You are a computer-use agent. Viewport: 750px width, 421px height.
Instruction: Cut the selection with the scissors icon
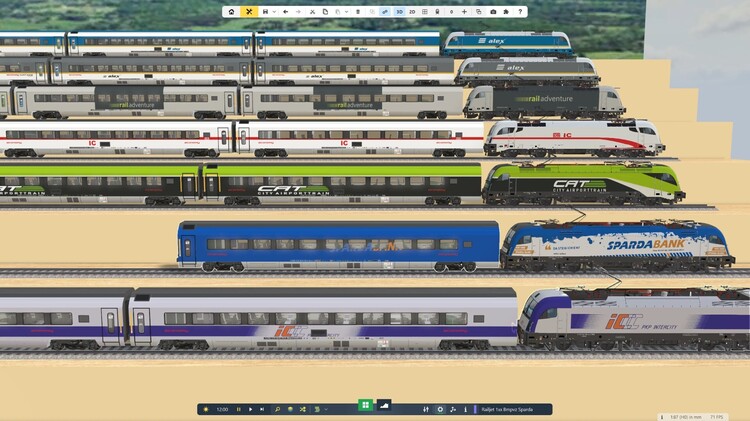tap(312, 12)
